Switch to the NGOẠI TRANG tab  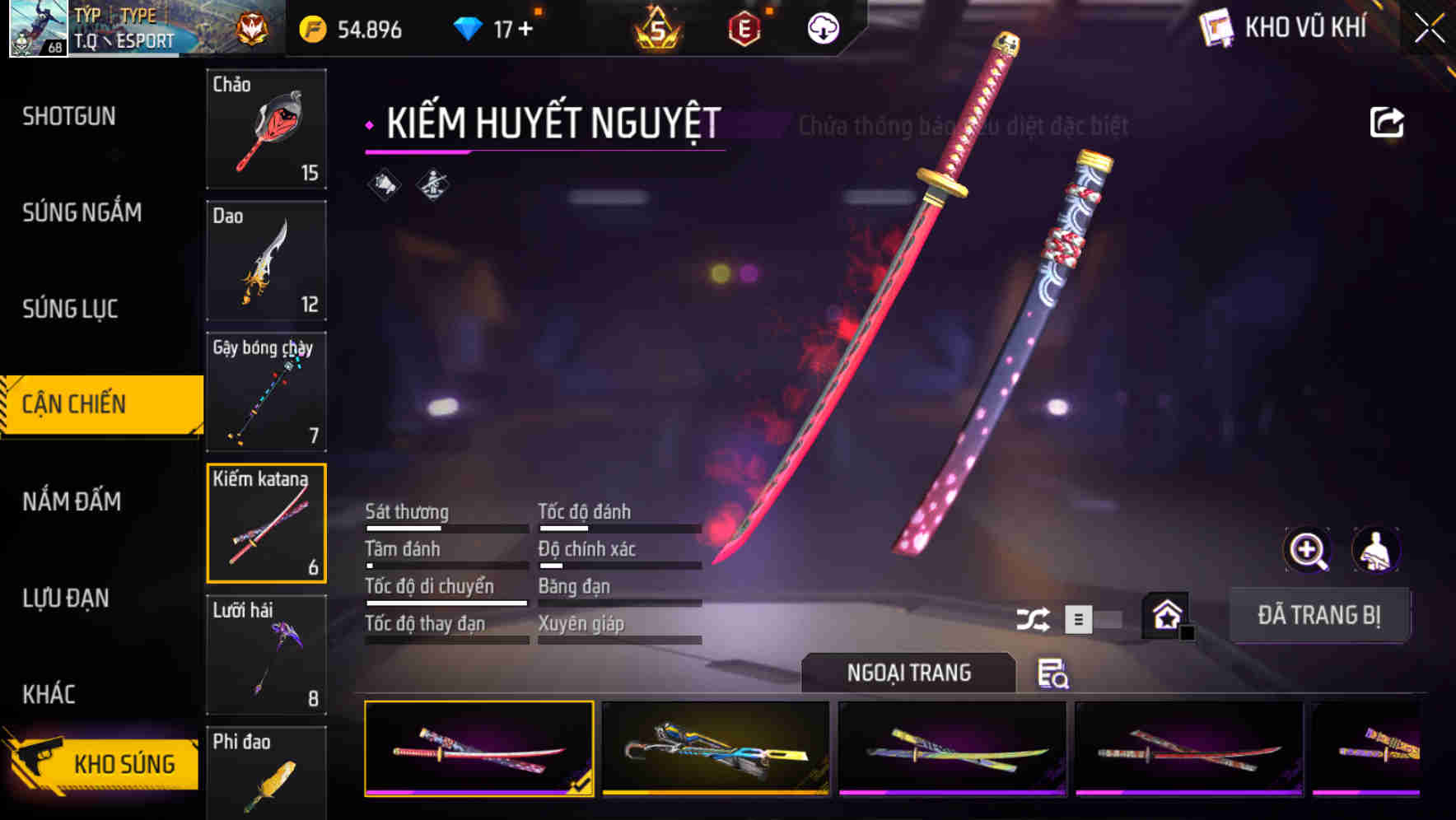[x=910, y=673]
